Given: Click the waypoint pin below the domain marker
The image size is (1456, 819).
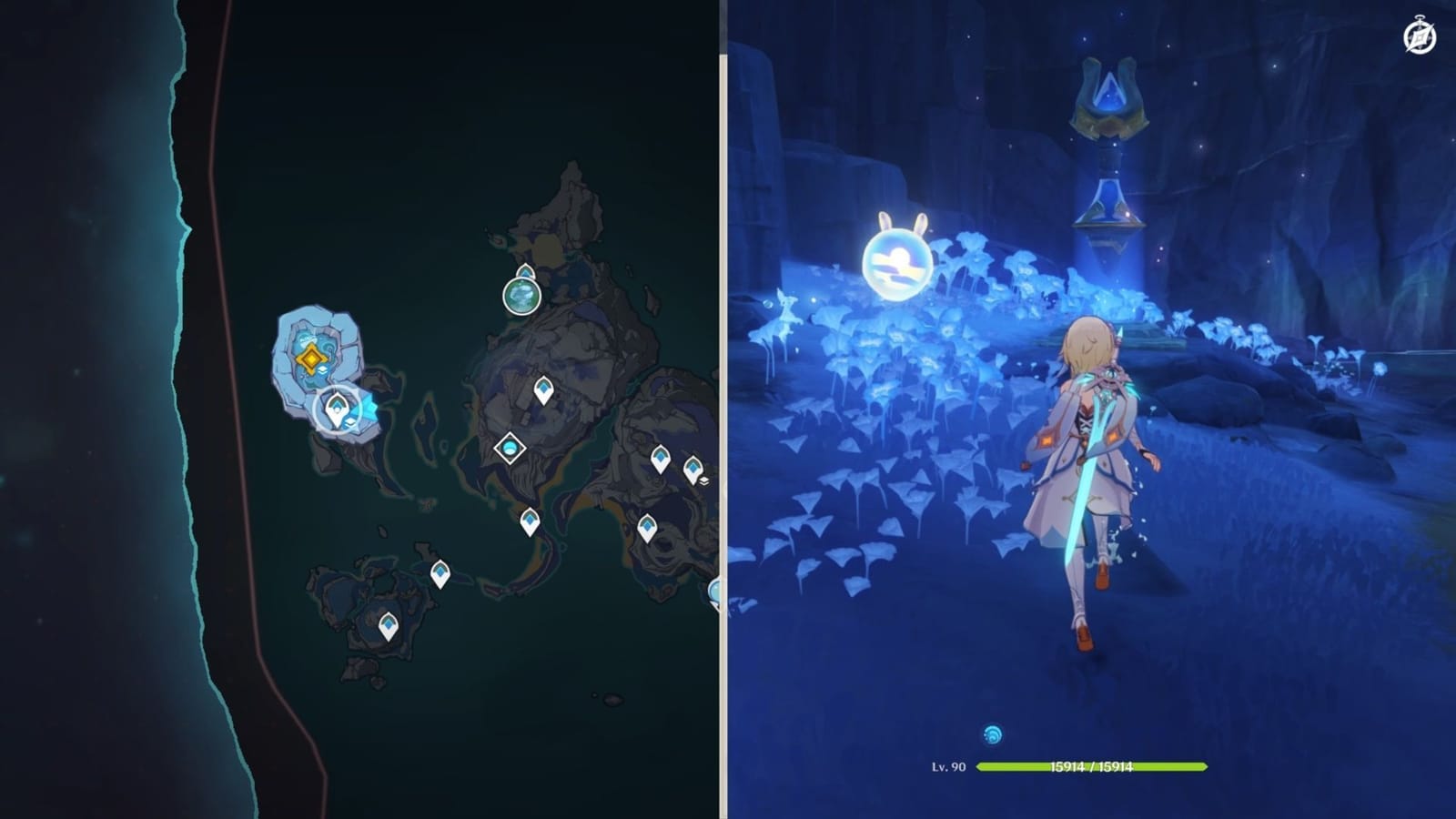Looking at the screenshot, I should pyautogui.click(x=528, y=521).
